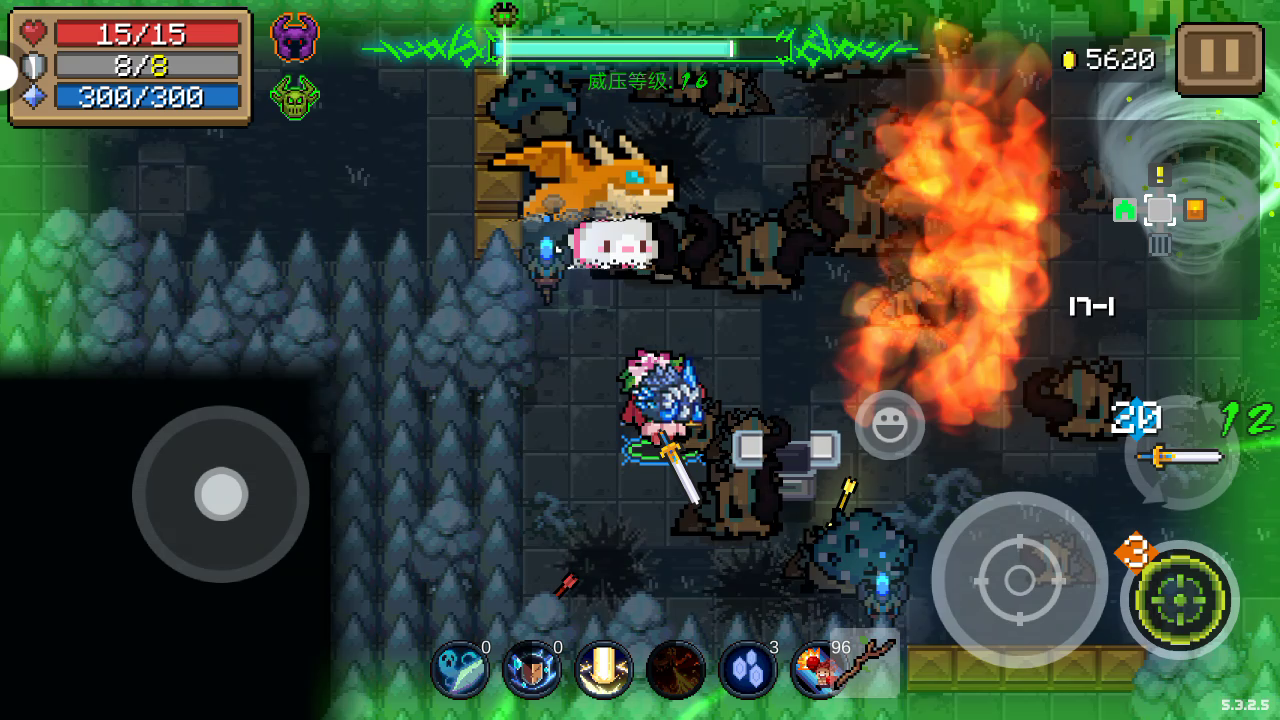Viewport: 1280px width, 720px height.
Task: Select the shield face buff icon
Action: pyautogui.click(x=532, y=670)
